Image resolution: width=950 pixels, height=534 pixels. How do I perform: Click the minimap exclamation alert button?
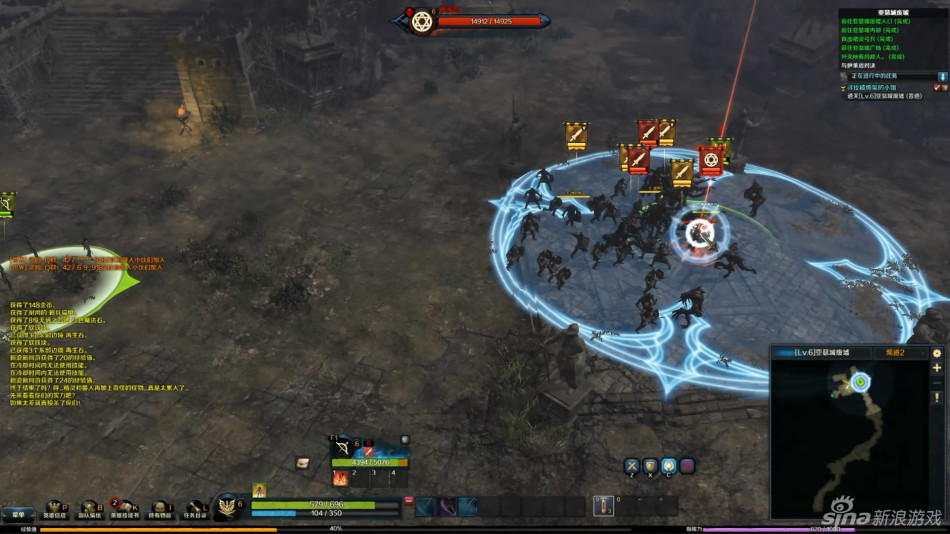coord(937,397)
